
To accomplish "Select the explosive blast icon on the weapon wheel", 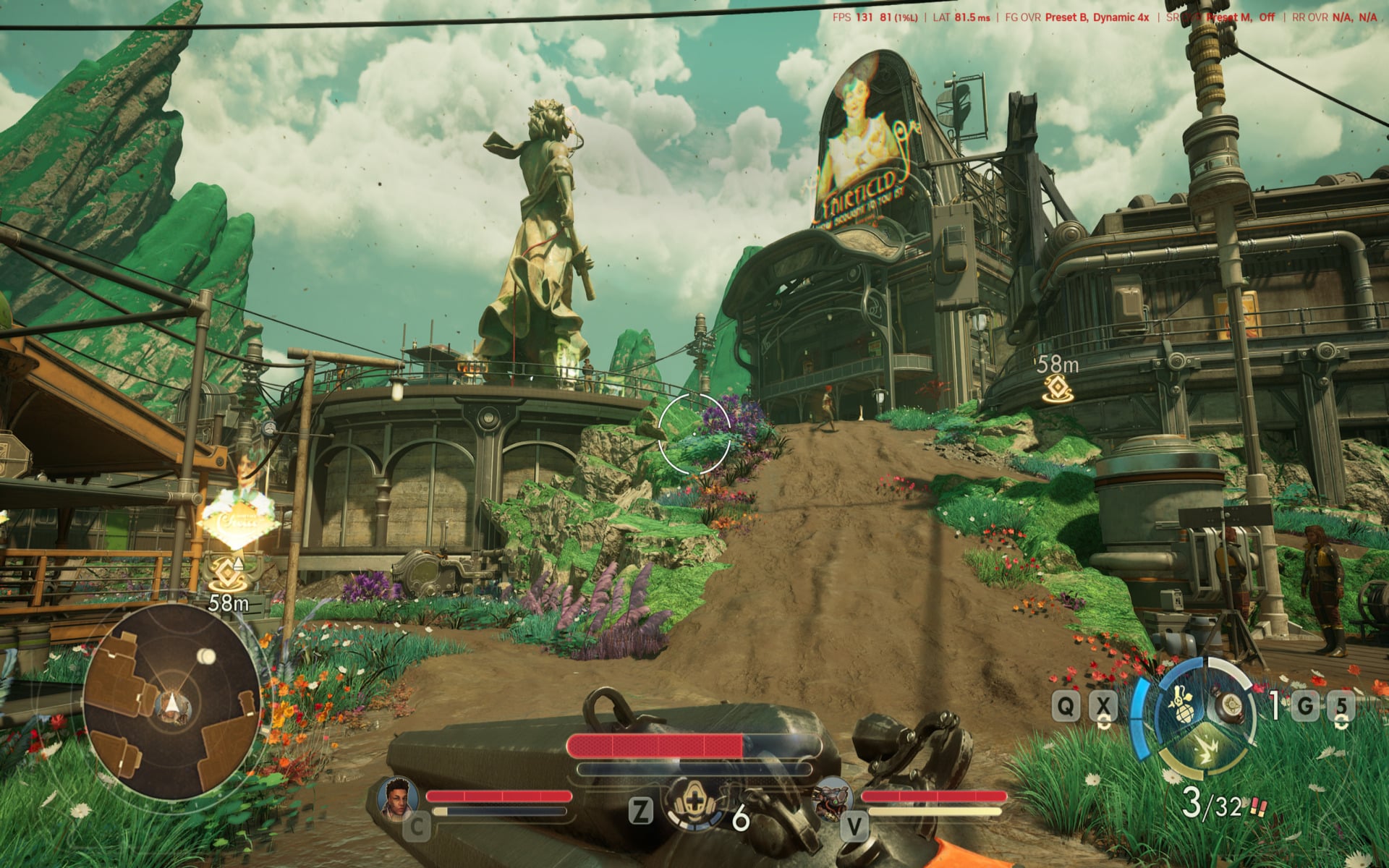I will click(x=1206, y=748).
